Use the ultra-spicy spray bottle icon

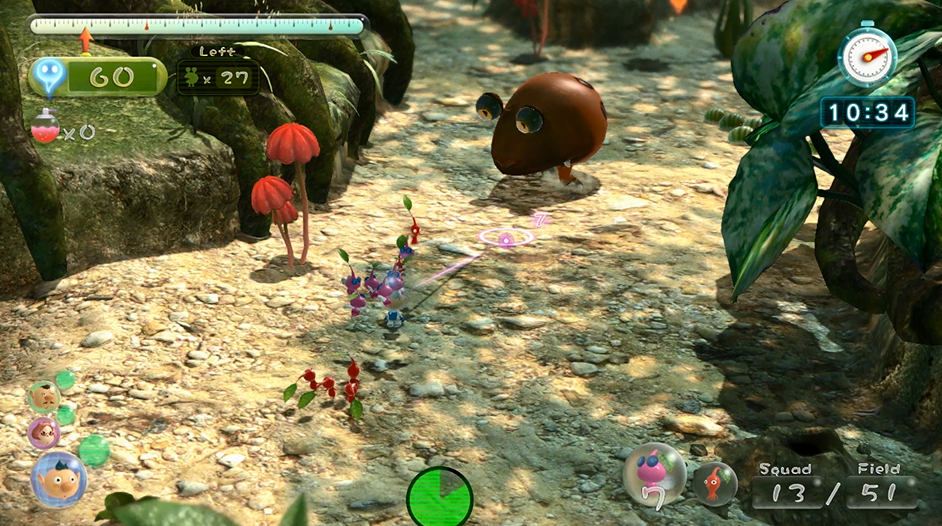pyautogui.click(x=45, y=127)
